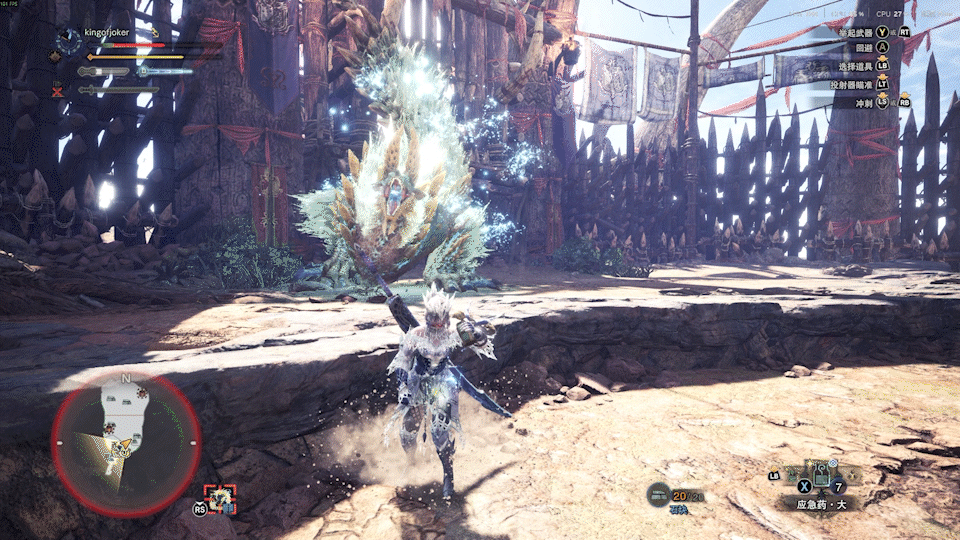Select the 应急药·大 item in the item bar
Viewport: 960px width, 540px height.
[x=823, y=475]
